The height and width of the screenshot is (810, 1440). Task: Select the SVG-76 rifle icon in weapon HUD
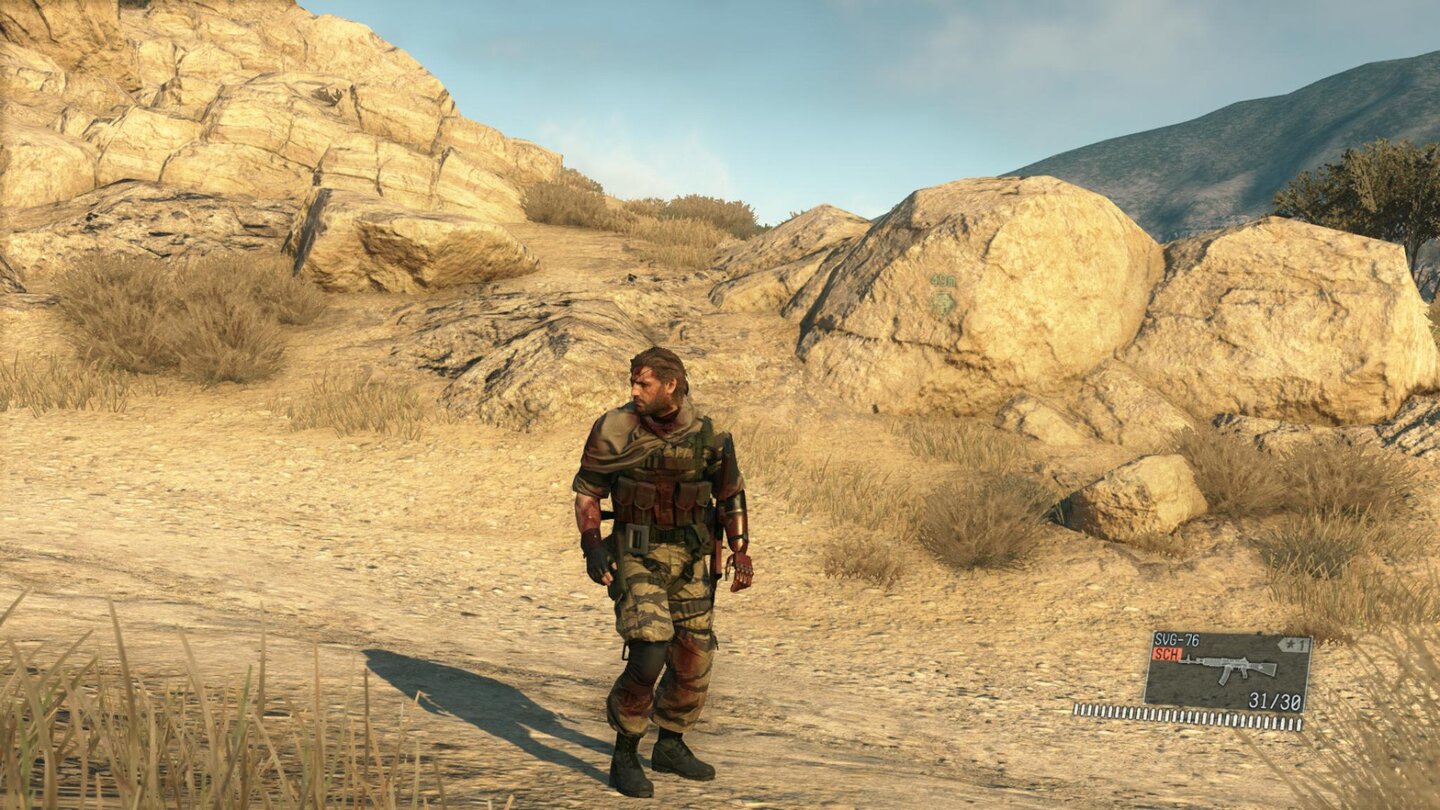click(1228, 667)
